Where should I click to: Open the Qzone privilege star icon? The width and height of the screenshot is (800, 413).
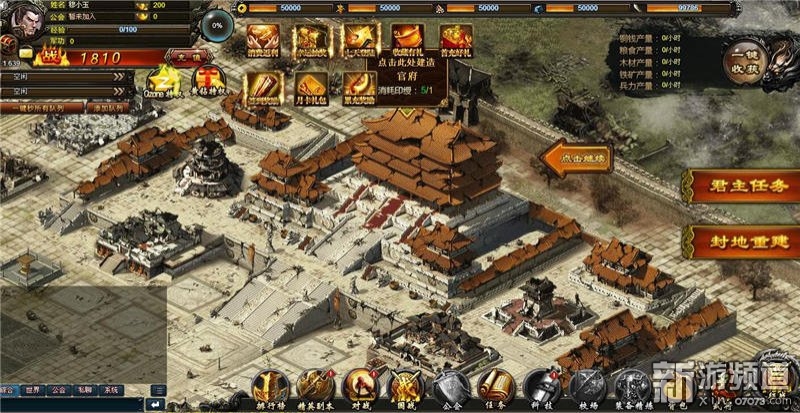point(163,81)
